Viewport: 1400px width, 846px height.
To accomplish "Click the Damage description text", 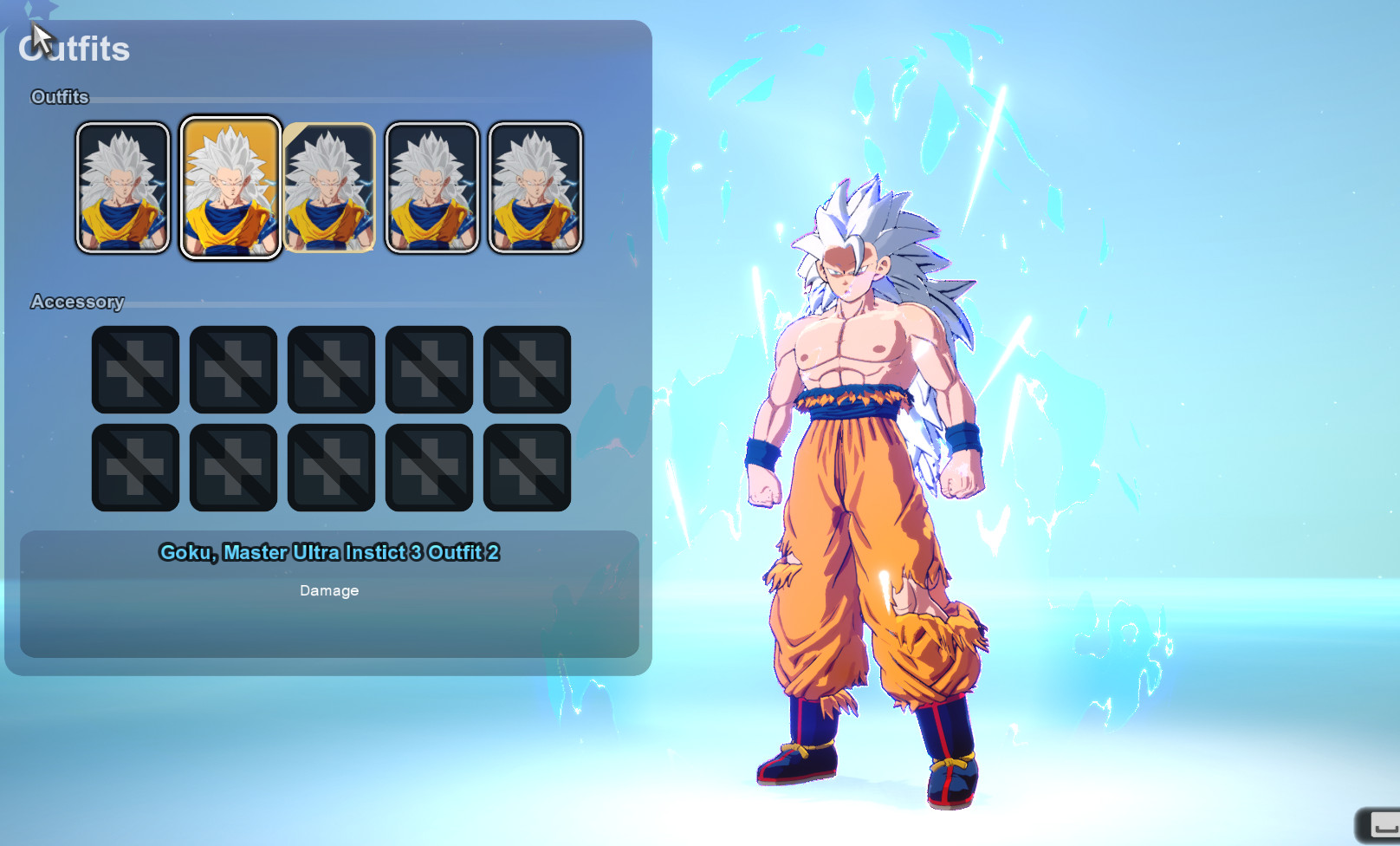I will [x=327, y=590].
